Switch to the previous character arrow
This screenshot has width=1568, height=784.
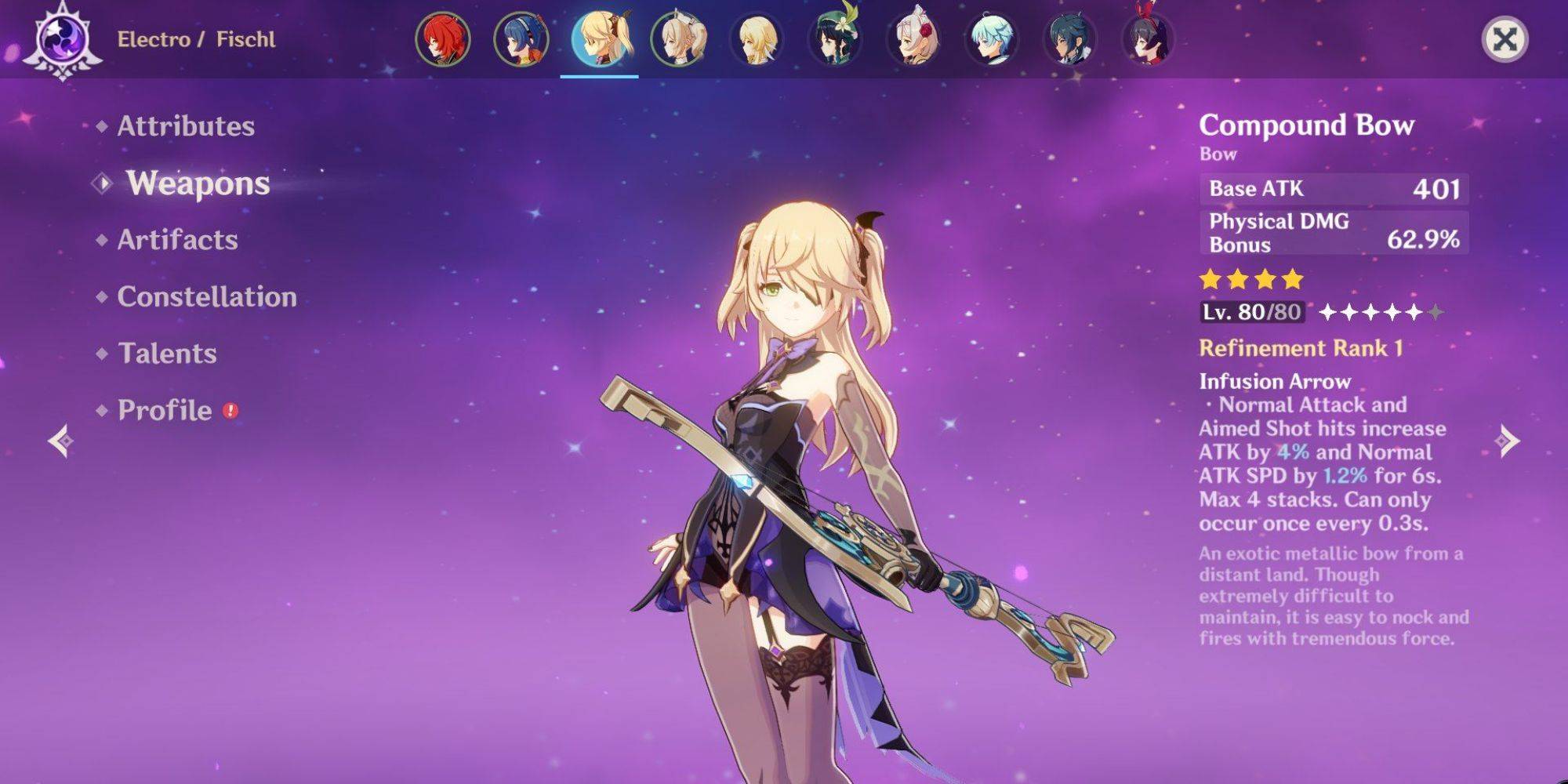pos(61,441)
